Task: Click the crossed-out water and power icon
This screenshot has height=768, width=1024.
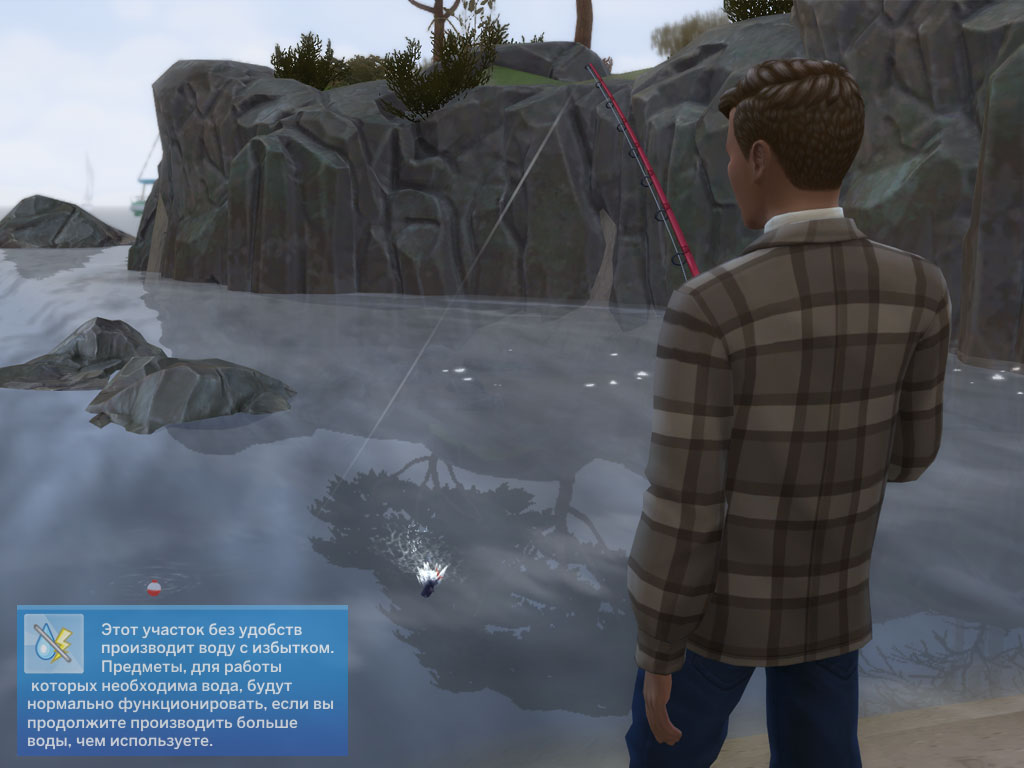Action: tap(53, 642)
